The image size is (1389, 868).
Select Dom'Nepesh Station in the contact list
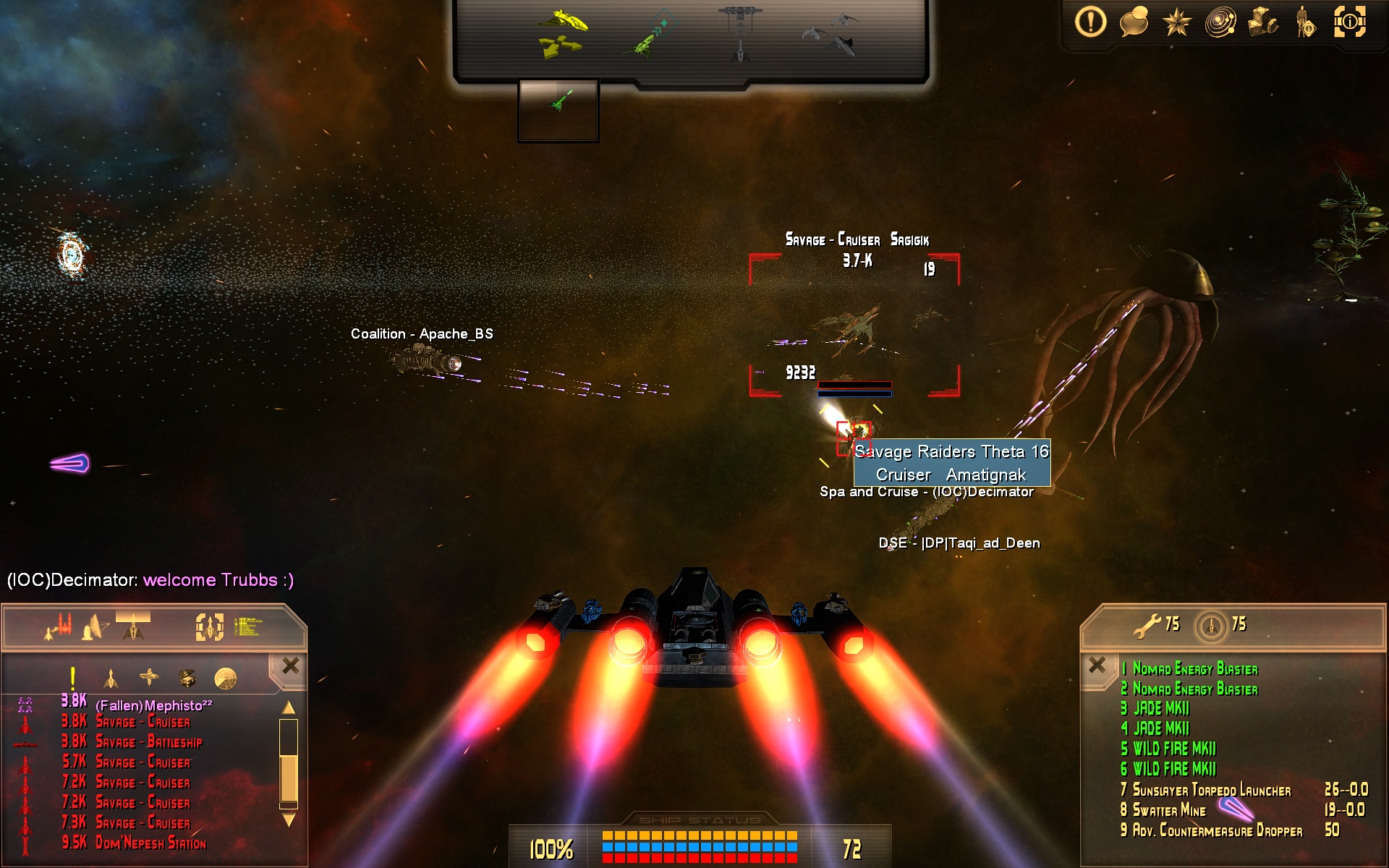(150, 843)
